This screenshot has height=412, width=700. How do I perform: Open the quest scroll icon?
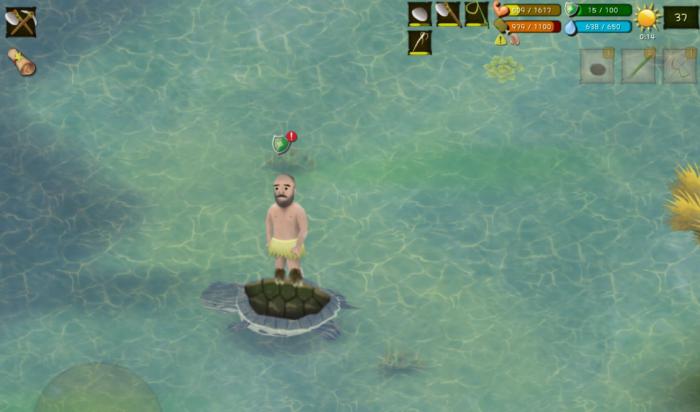(22, 62)
